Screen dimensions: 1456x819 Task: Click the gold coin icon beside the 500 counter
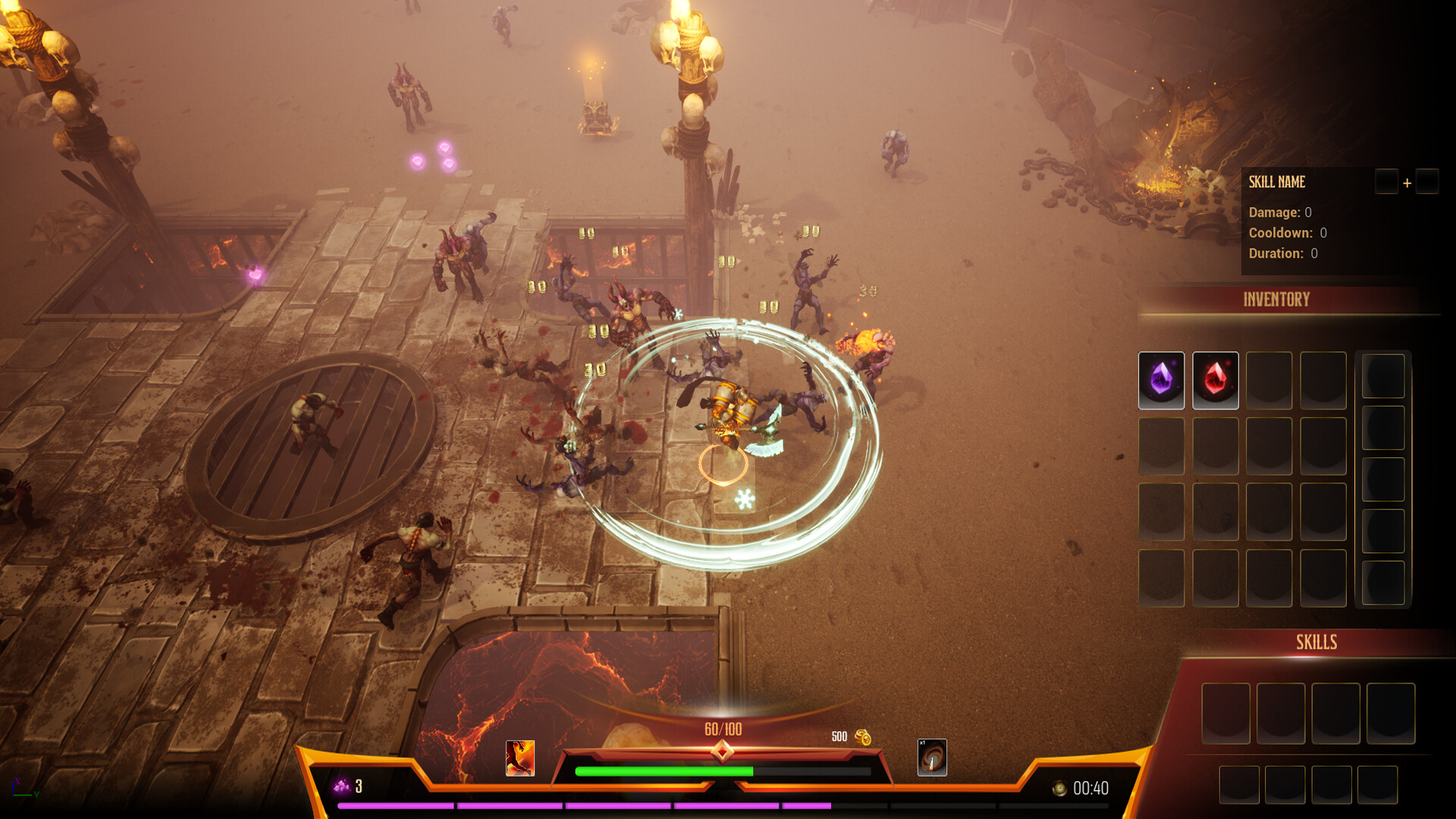tap(864, 736)
